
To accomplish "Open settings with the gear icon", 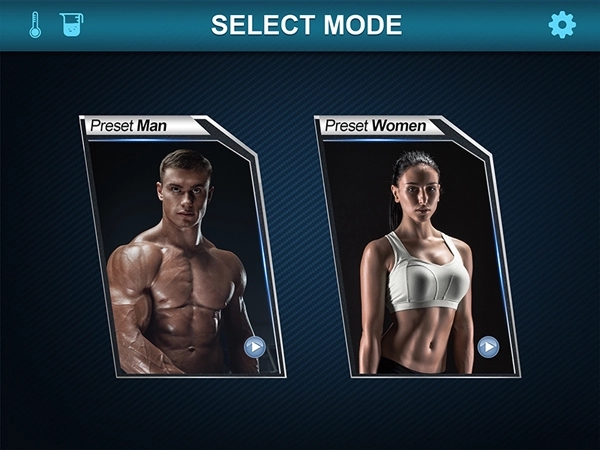I will point(563,25).
